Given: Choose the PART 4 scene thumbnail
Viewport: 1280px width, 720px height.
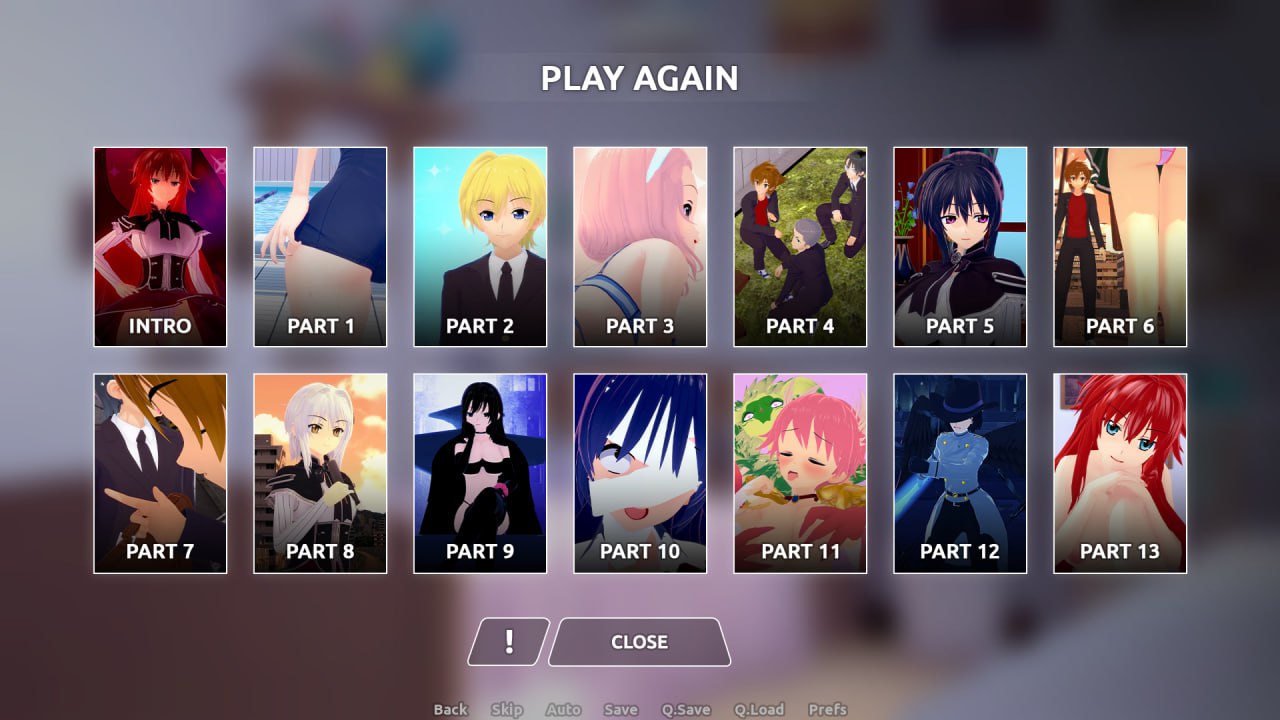Looking at the screenshot, I should (x=800, y=246).
